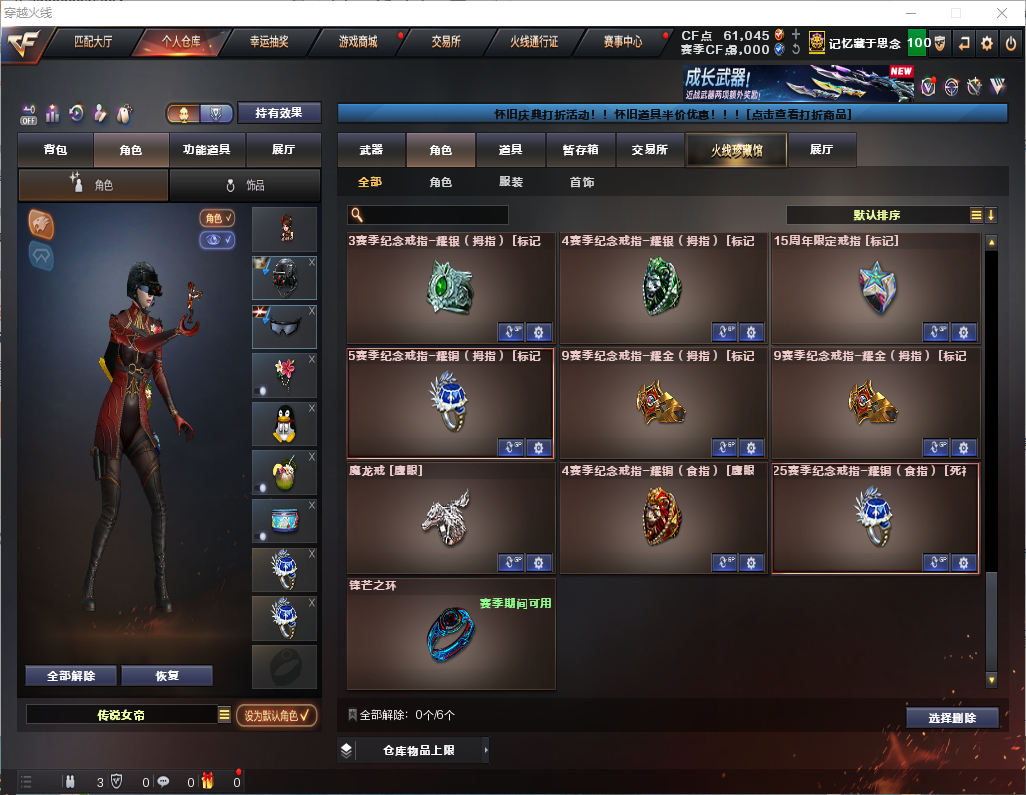The width and height of the screenshot is (1026, 795).
Task: Open the 游戏商城 game shop
Action: point(357,42)
